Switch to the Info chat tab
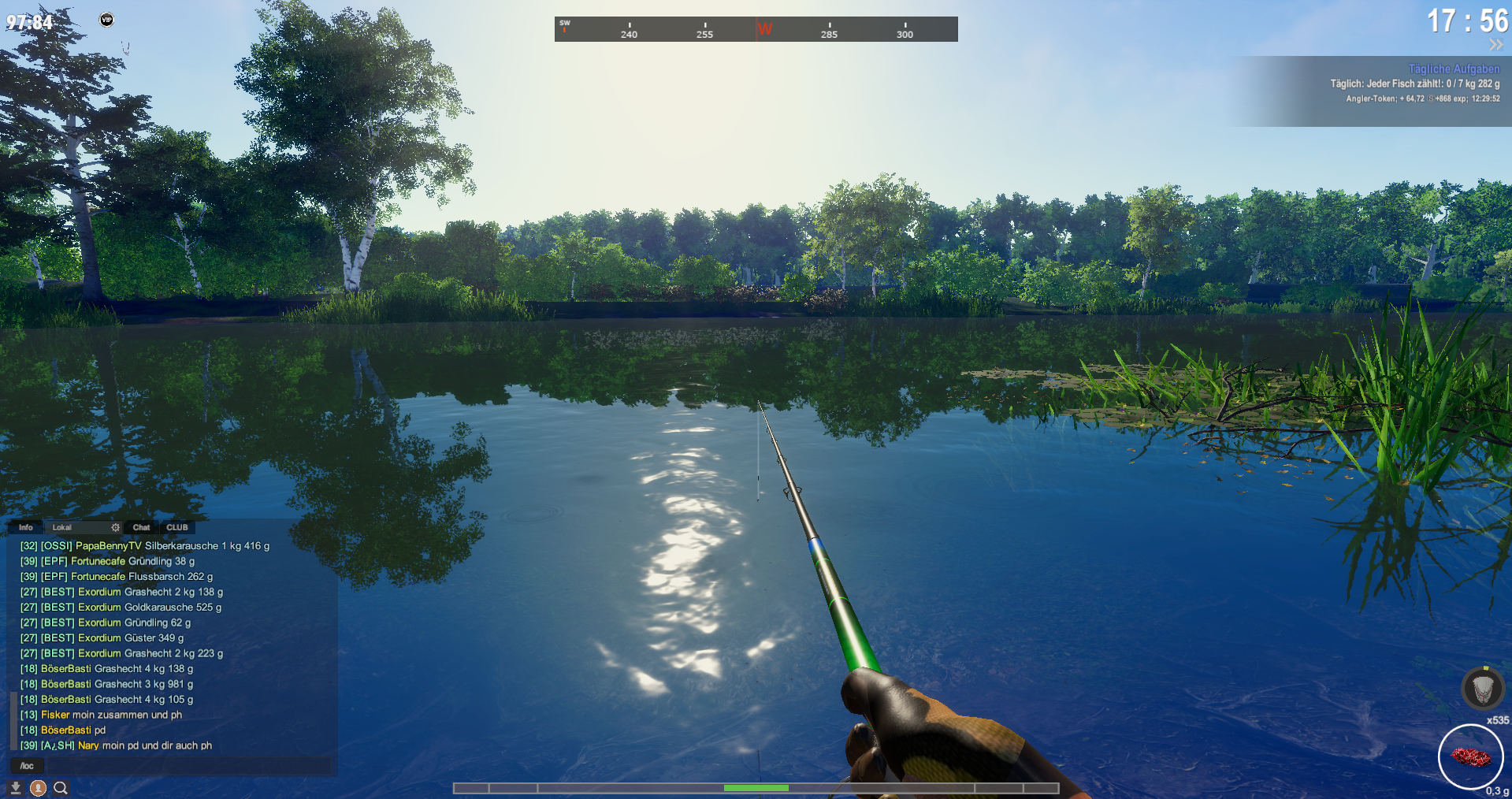1512x799 pixels. coord(26,527)
